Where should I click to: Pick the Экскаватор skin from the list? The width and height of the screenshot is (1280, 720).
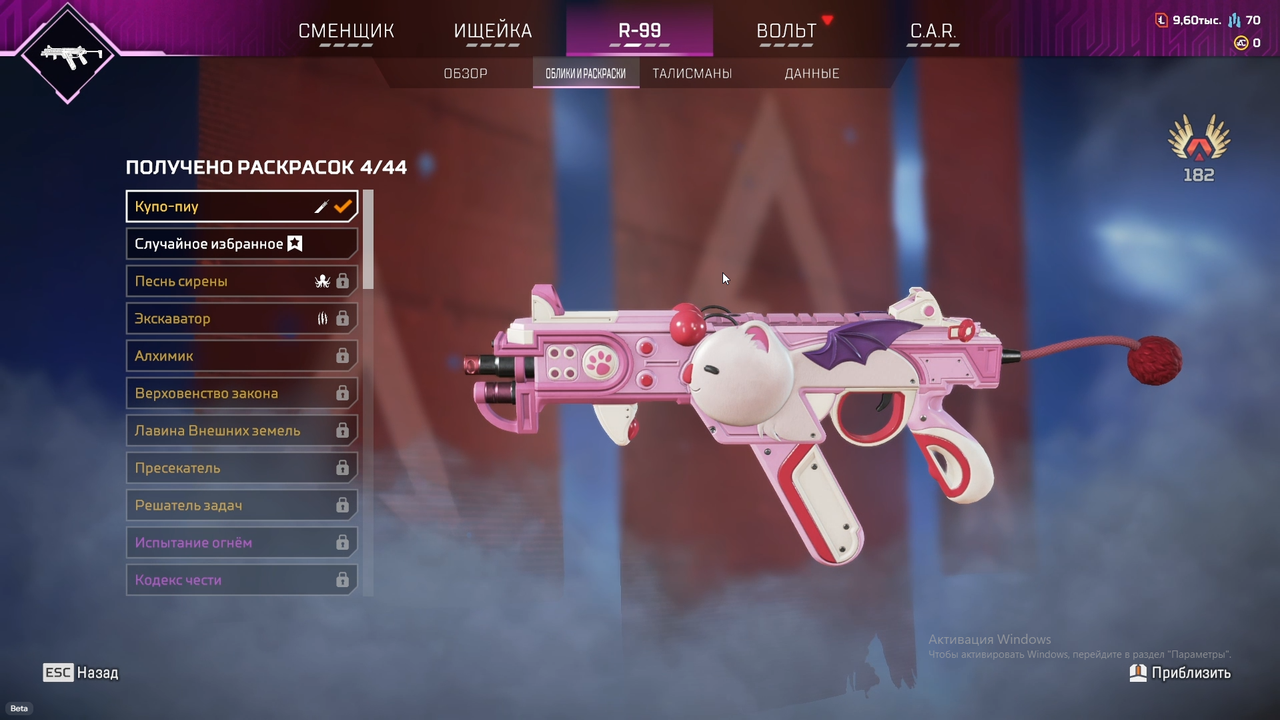coord(241,318)
